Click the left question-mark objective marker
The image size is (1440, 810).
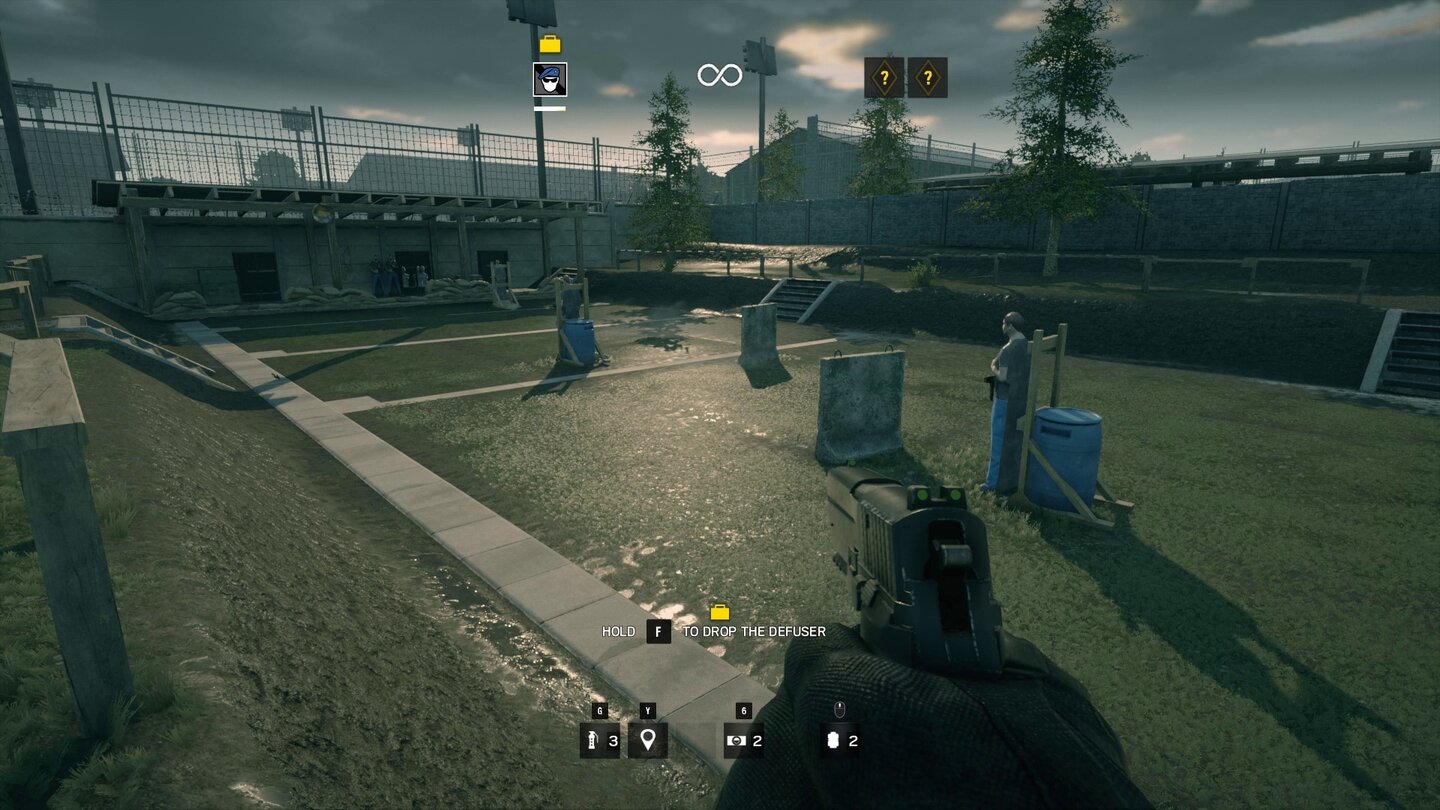[884, 77]
